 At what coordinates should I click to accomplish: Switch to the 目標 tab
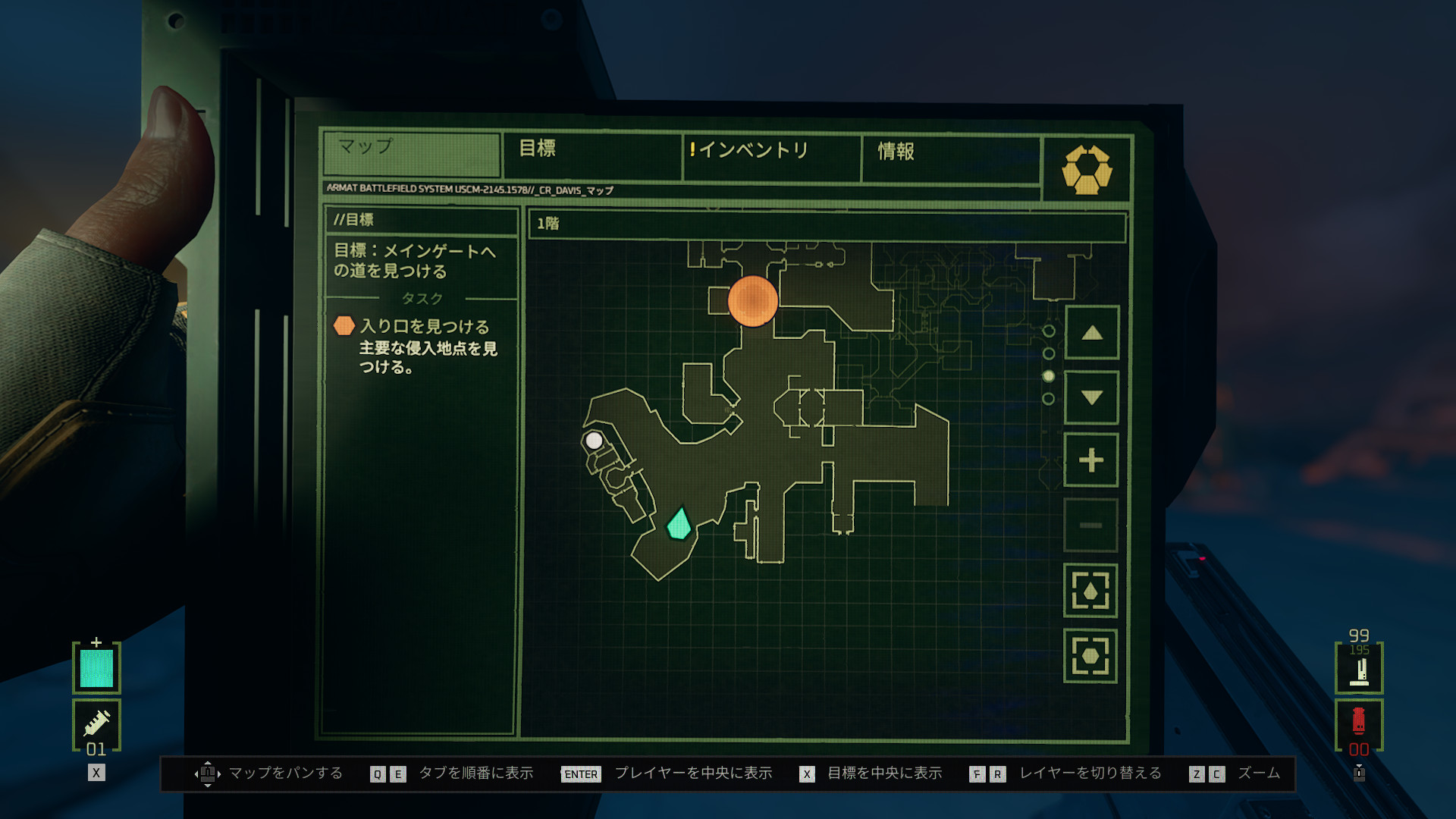tap(591, 152)
